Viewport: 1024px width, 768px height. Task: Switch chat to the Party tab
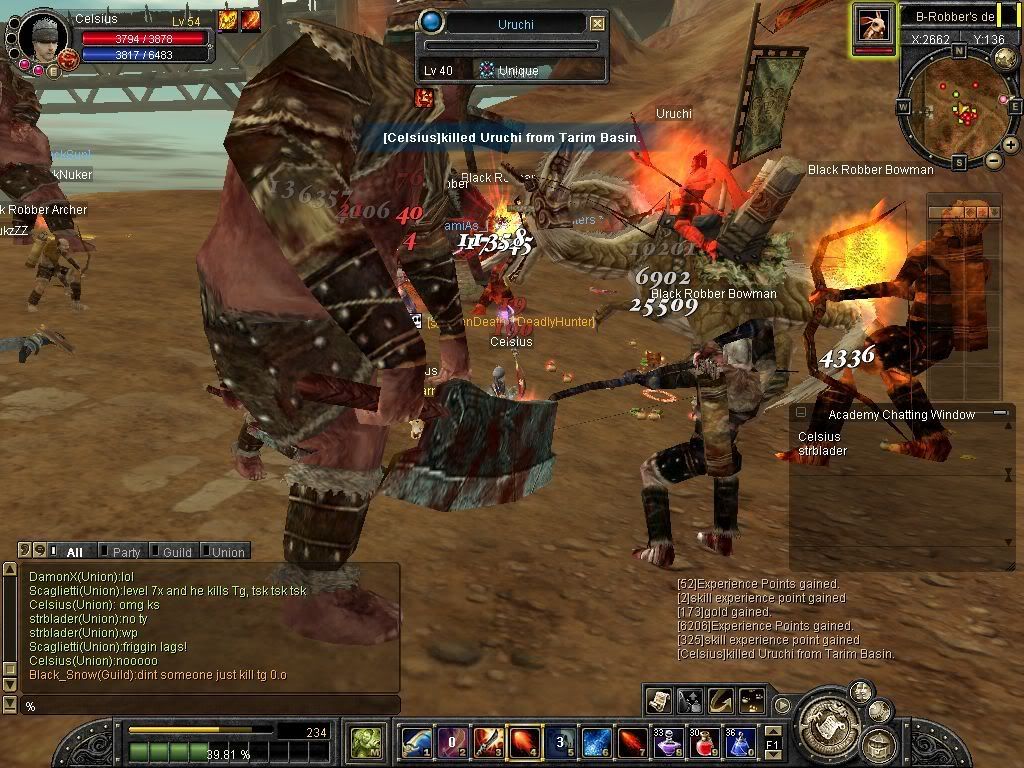(125, 551)
